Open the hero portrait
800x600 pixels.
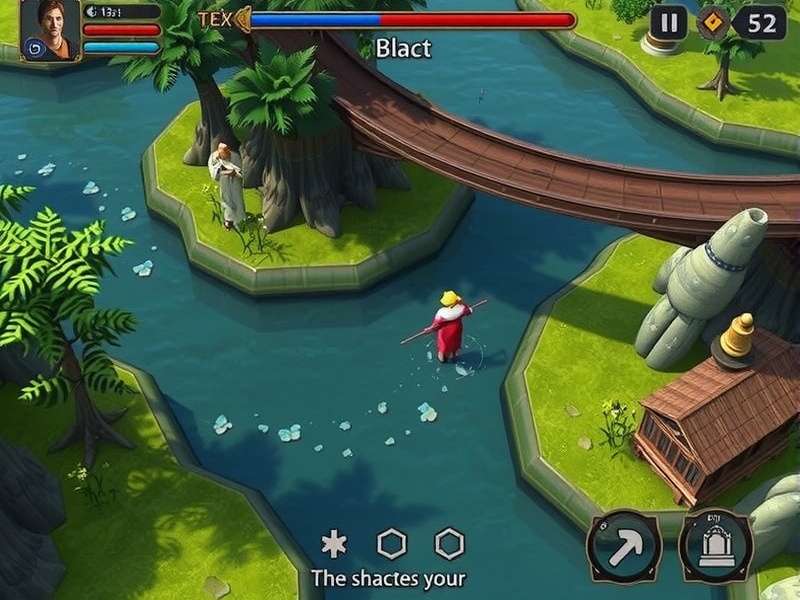50,22
